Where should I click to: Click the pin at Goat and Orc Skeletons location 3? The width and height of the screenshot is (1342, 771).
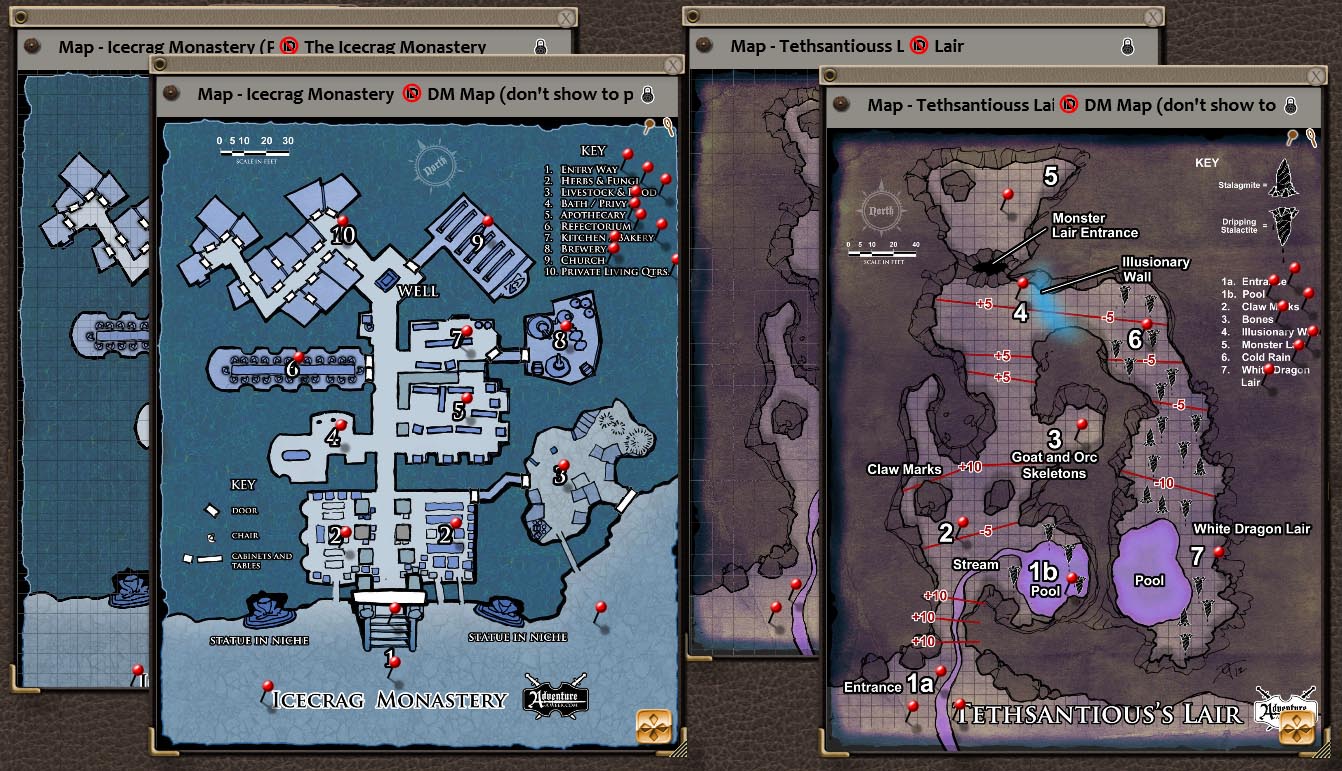click(x=1082, y=424)
